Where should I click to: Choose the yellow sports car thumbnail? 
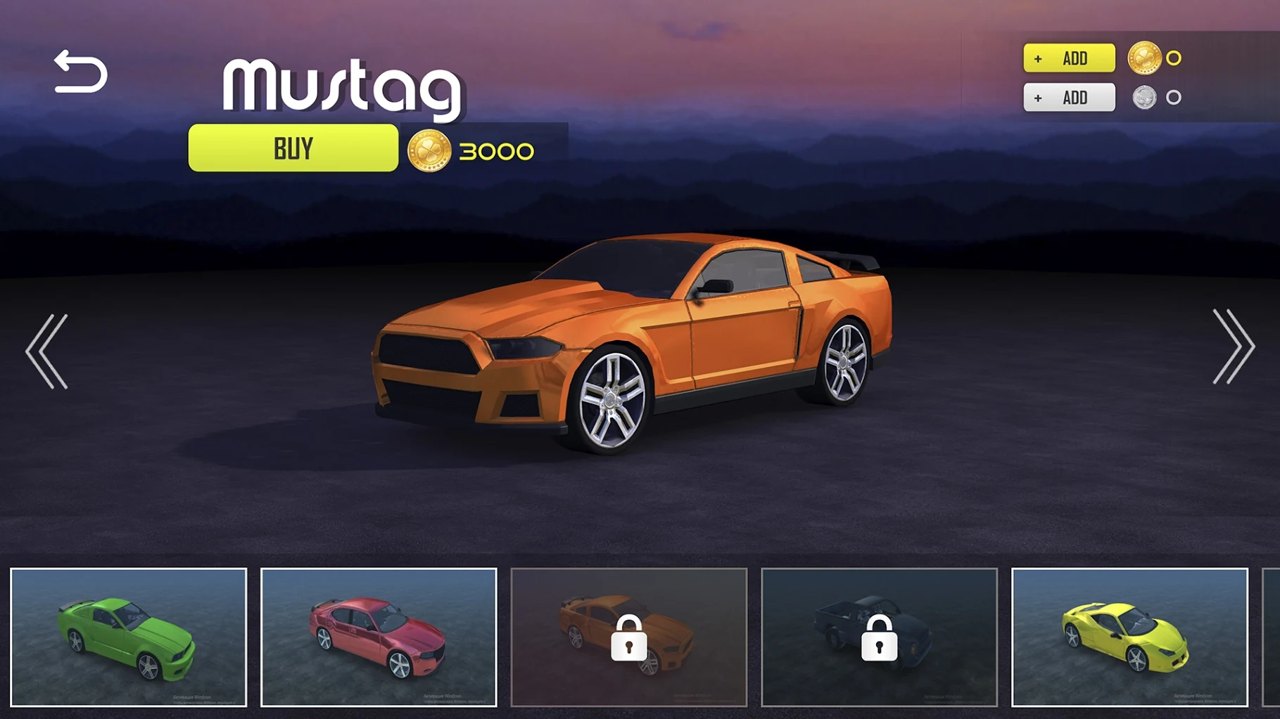(1129, 637)
